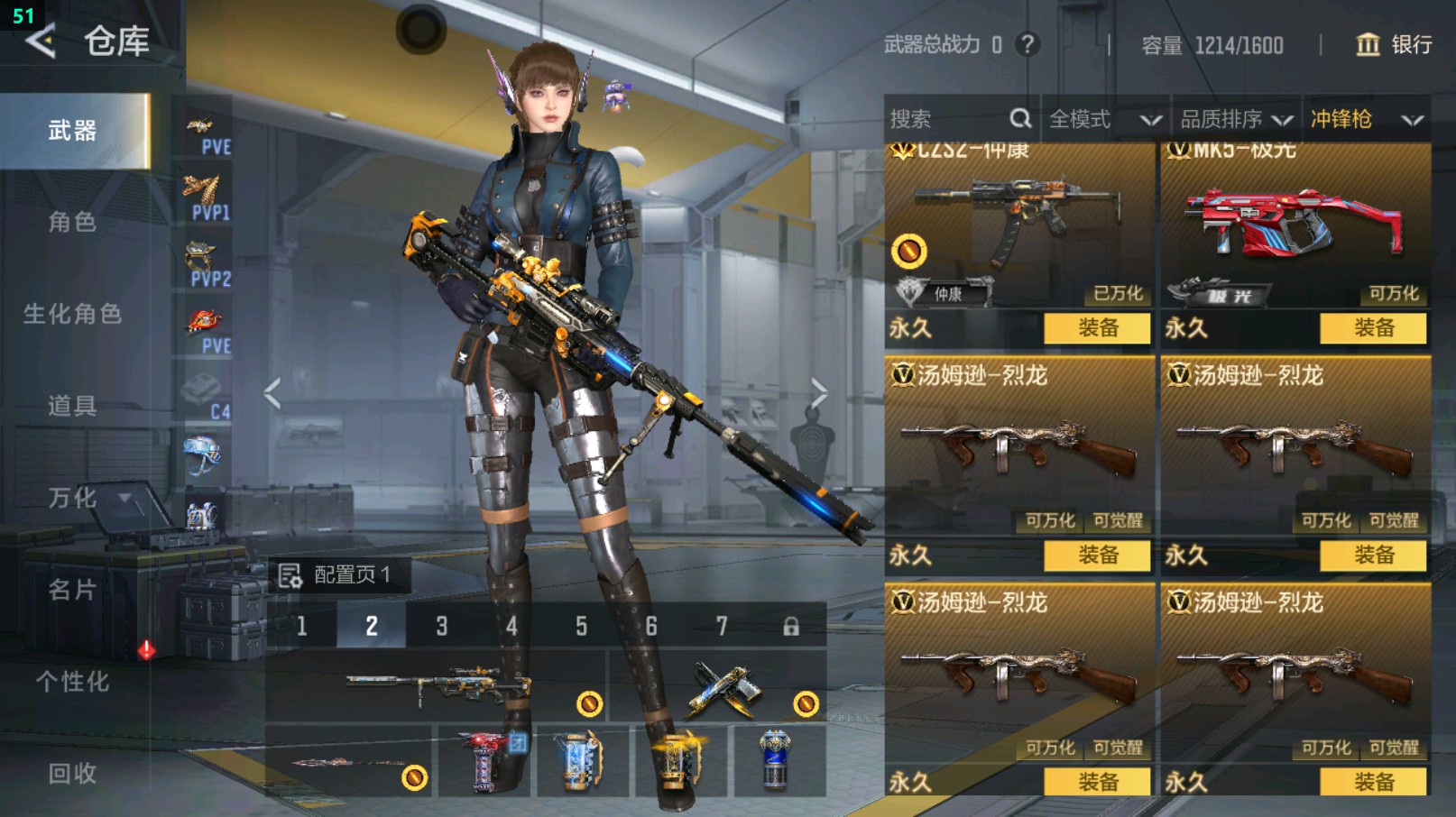Expand the 万化 menu entry
This screenshot has width=1456, height=817.
coord(74,498)
